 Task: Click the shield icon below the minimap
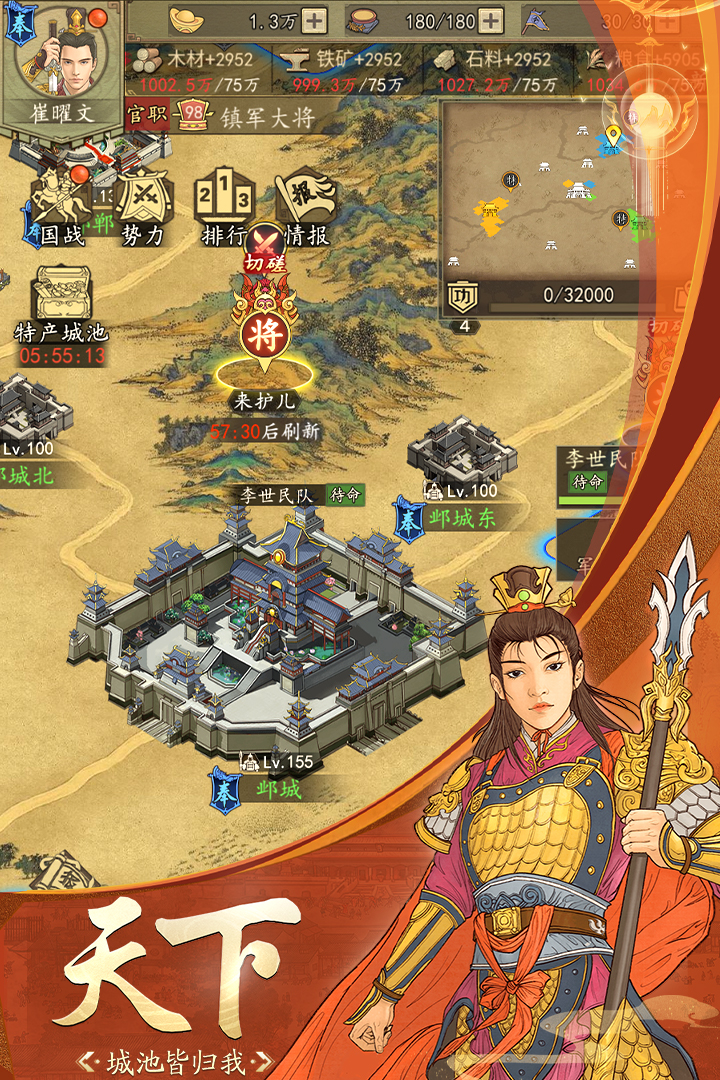pyautogui.click(x=463, y=296)
